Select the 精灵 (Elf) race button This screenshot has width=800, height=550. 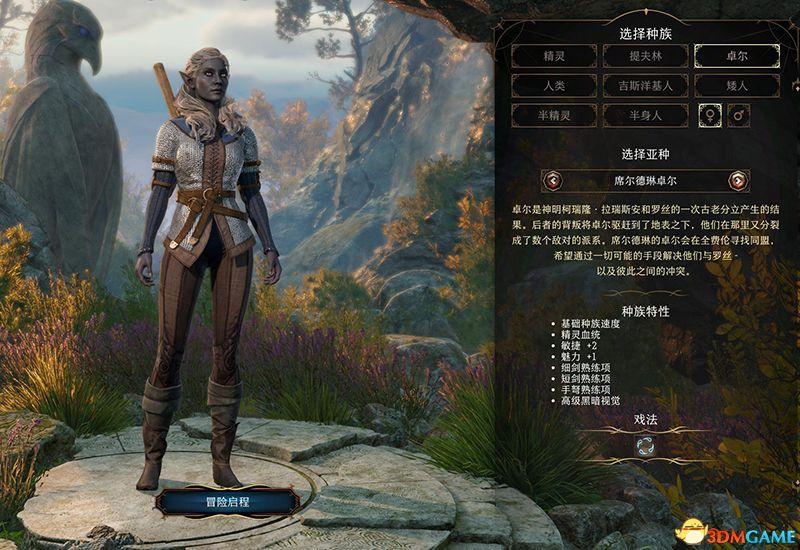(x=555, y=56)
